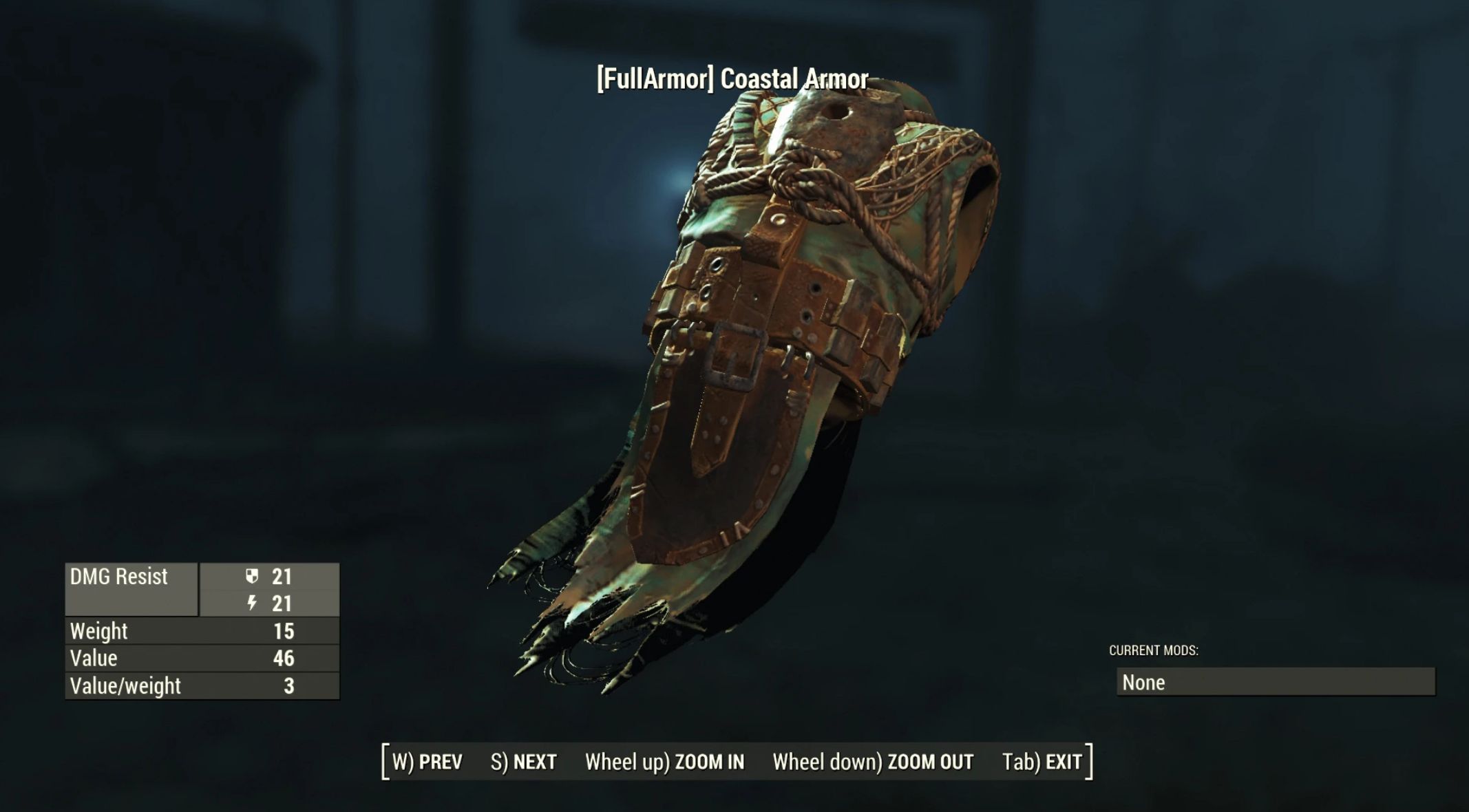Choose ZOOM OUT in the button bar
1469x812 pixels.
pos(872,762)
